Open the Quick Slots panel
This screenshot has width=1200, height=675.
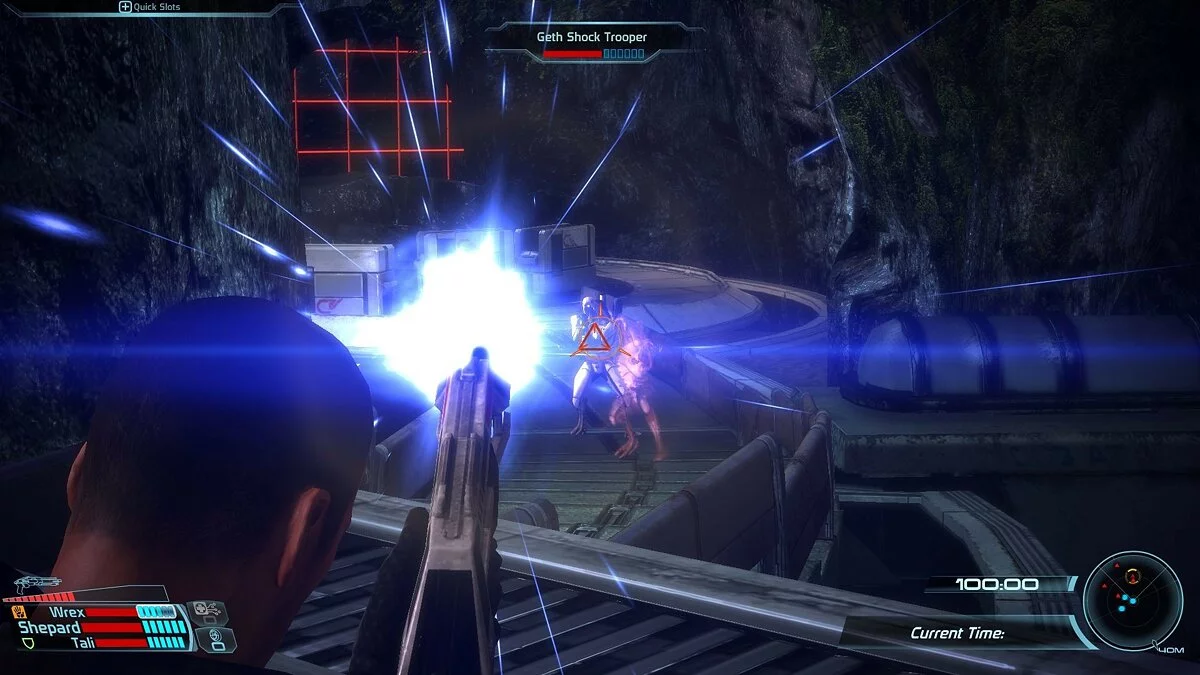pos(150,7)
